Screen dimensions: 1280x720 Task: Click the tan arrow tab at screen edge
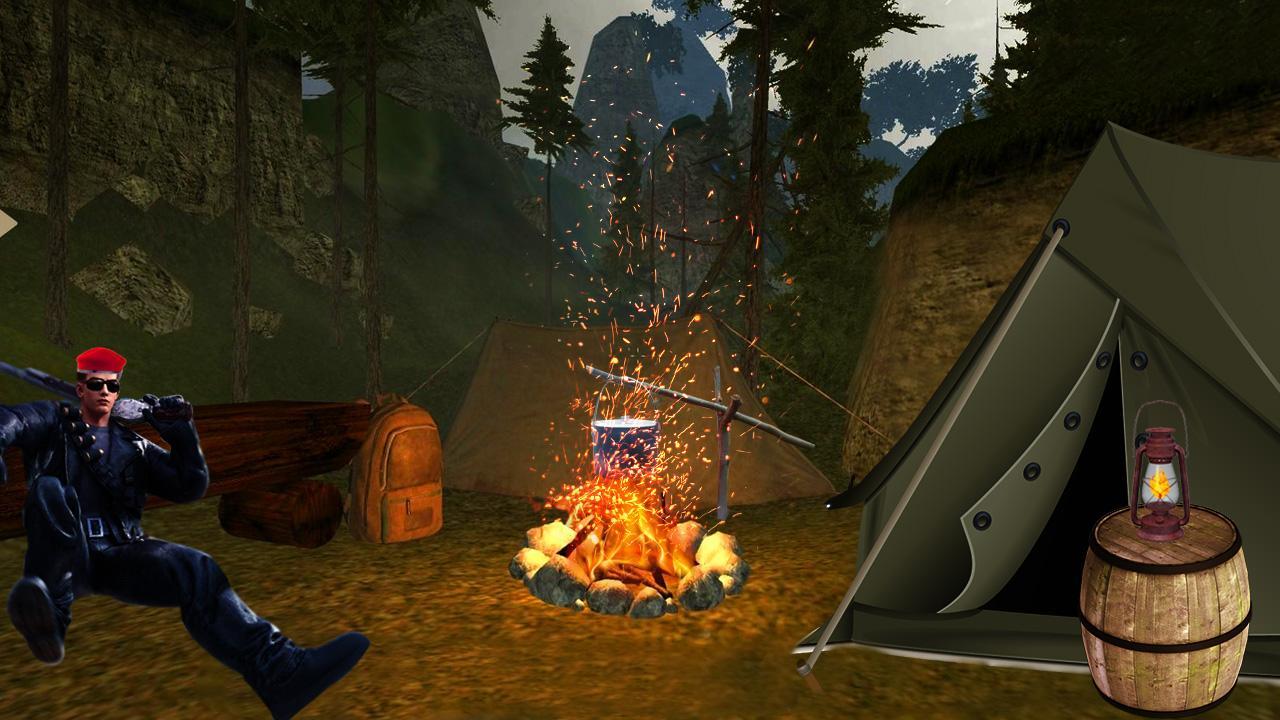6,224
